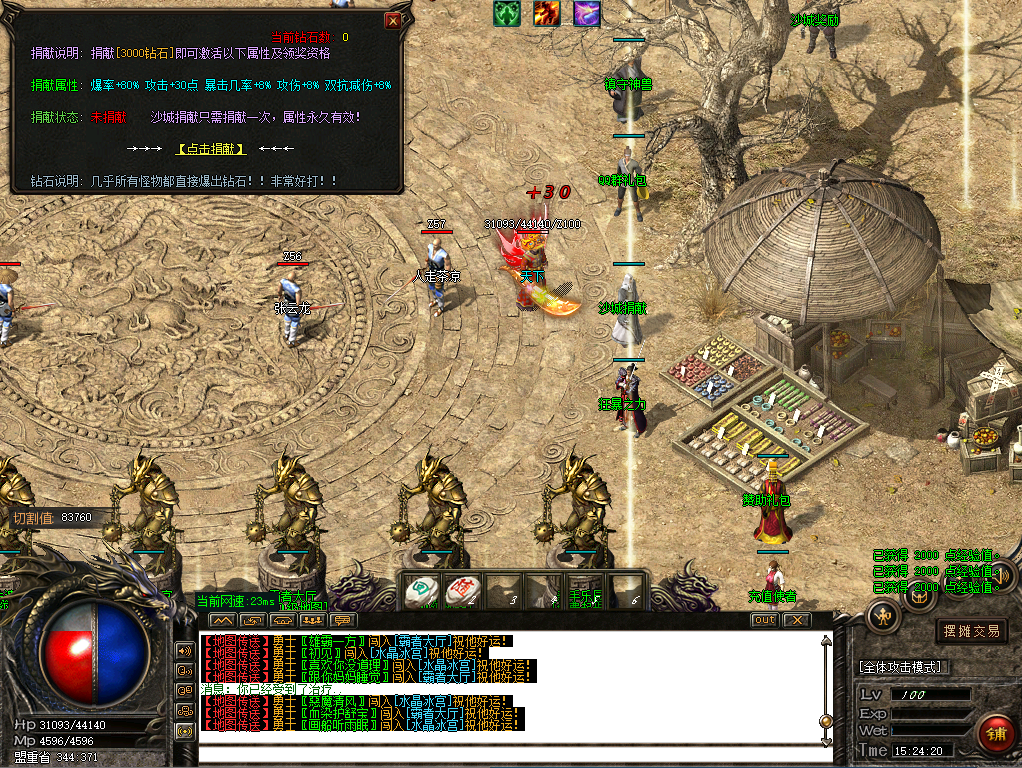This screenshot has width=1022, height=768.
Task: Use the green-marked stone in hotbar slot one
Action: pos(421,591)
